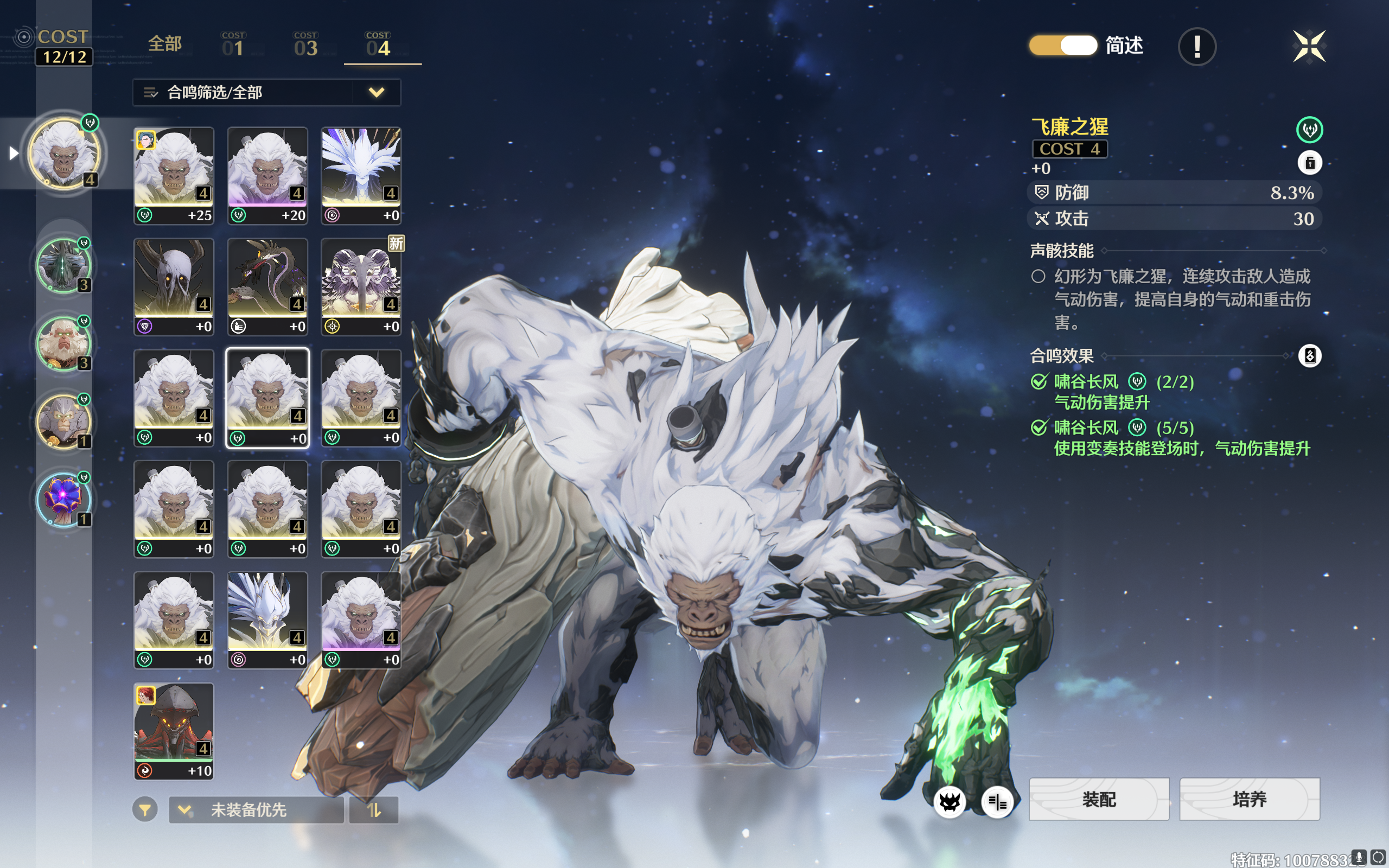Switch to the 全部 tab
This screenshot has width=1389, height=868.
click(x=165, y=43)
